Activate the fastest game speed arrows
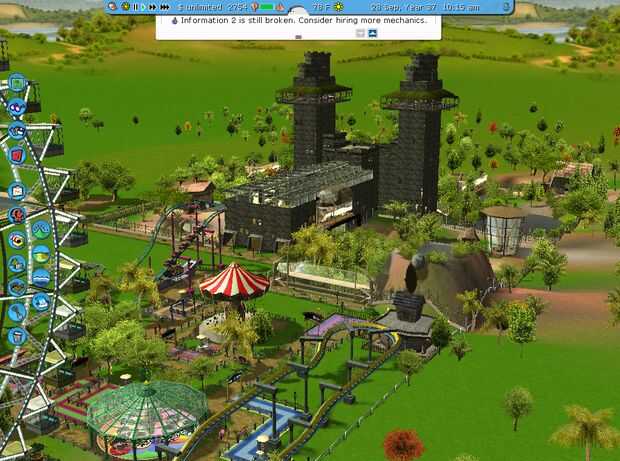Viewport: 620px width, 461px height. (163, 7)
